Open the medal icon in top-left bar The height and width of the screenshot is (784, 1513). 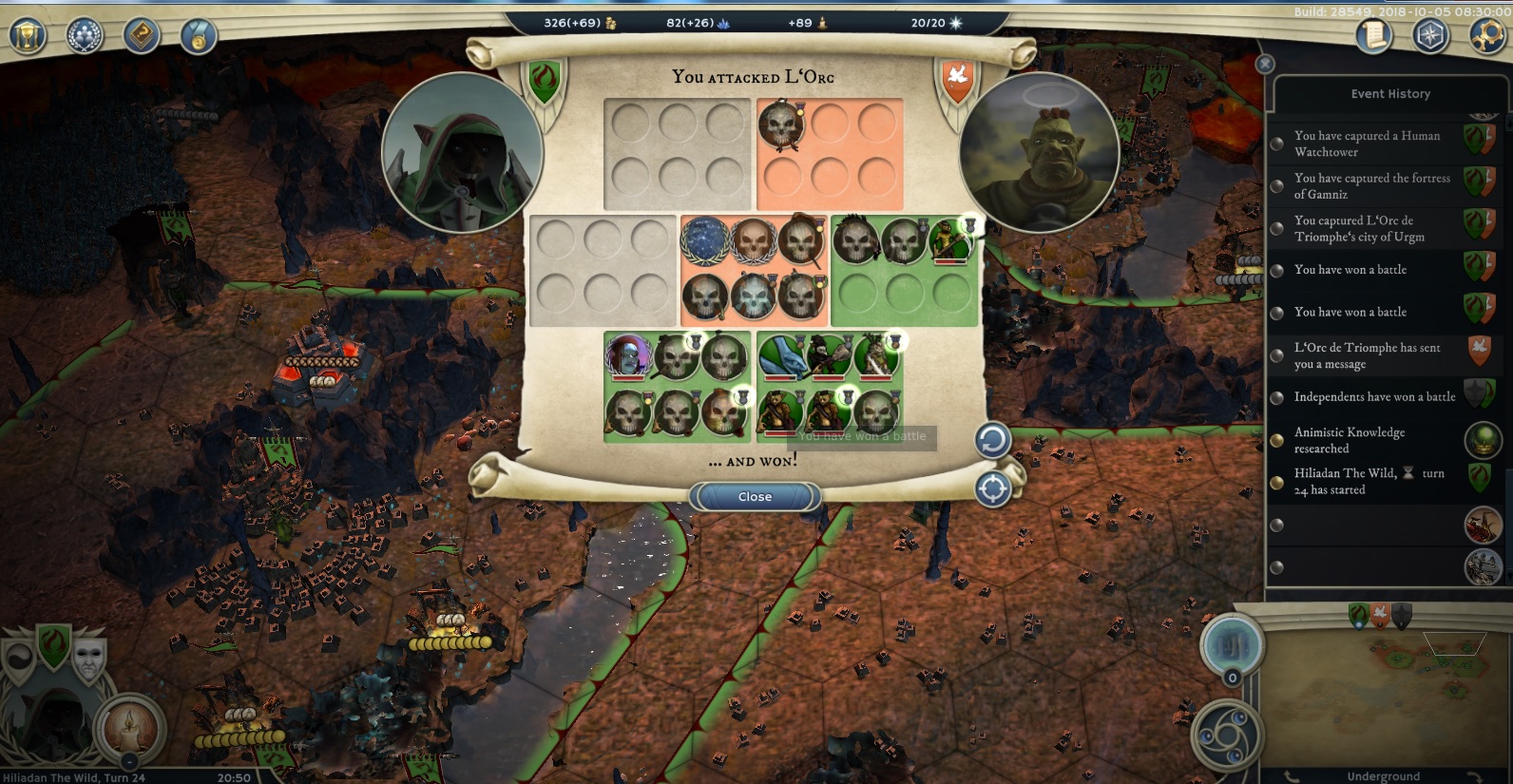pos(199,36)
